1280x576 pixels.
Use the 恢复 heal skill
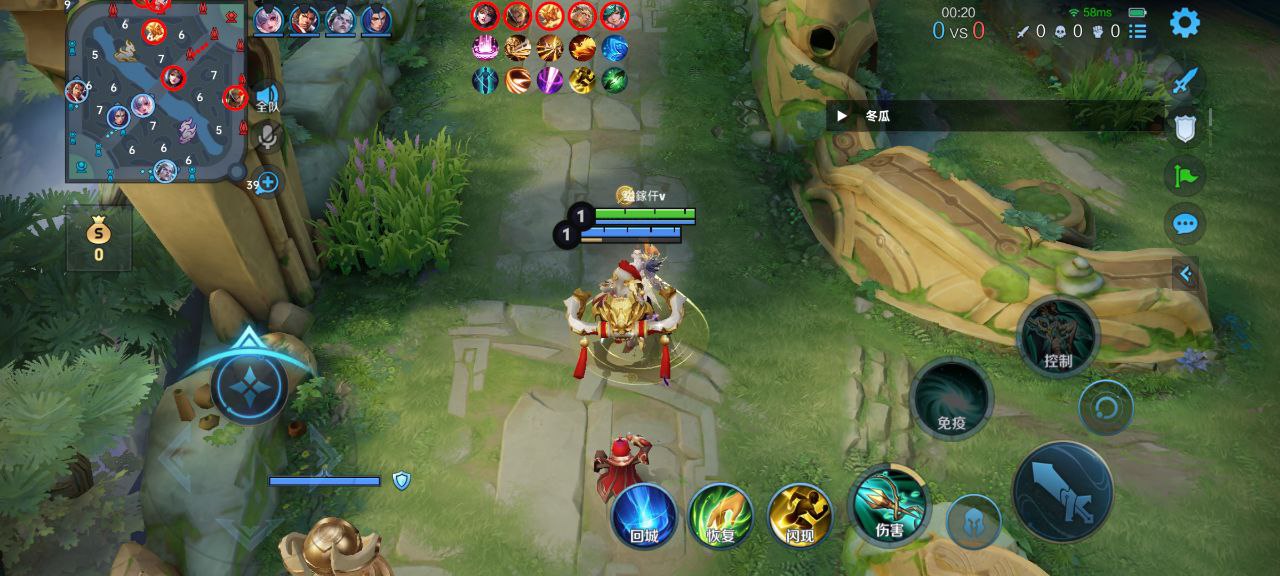tap(721, 517)
